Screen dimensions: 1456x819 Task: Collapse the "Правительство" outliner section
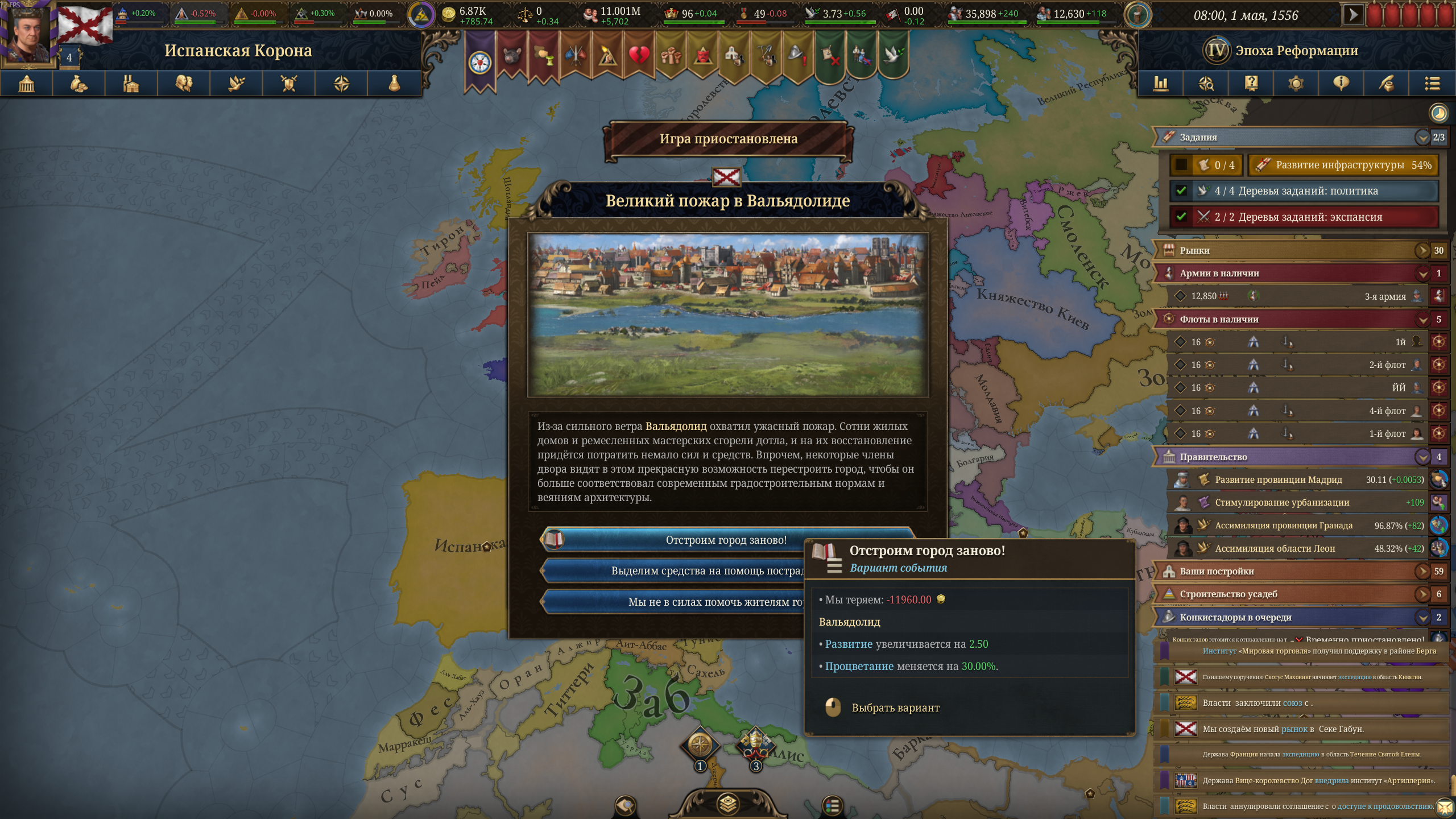pyautogui.click(x=1422, y=457)
